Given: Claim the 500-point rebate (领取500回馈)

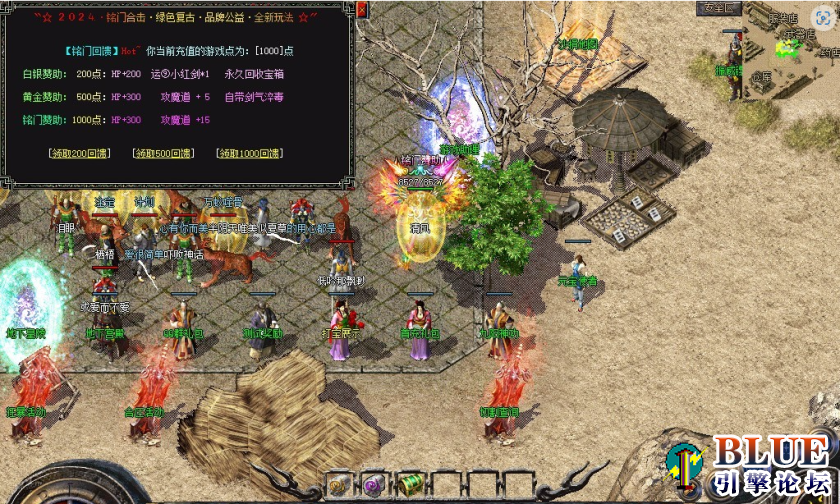Looking at the screenshot, I should 164,153.
